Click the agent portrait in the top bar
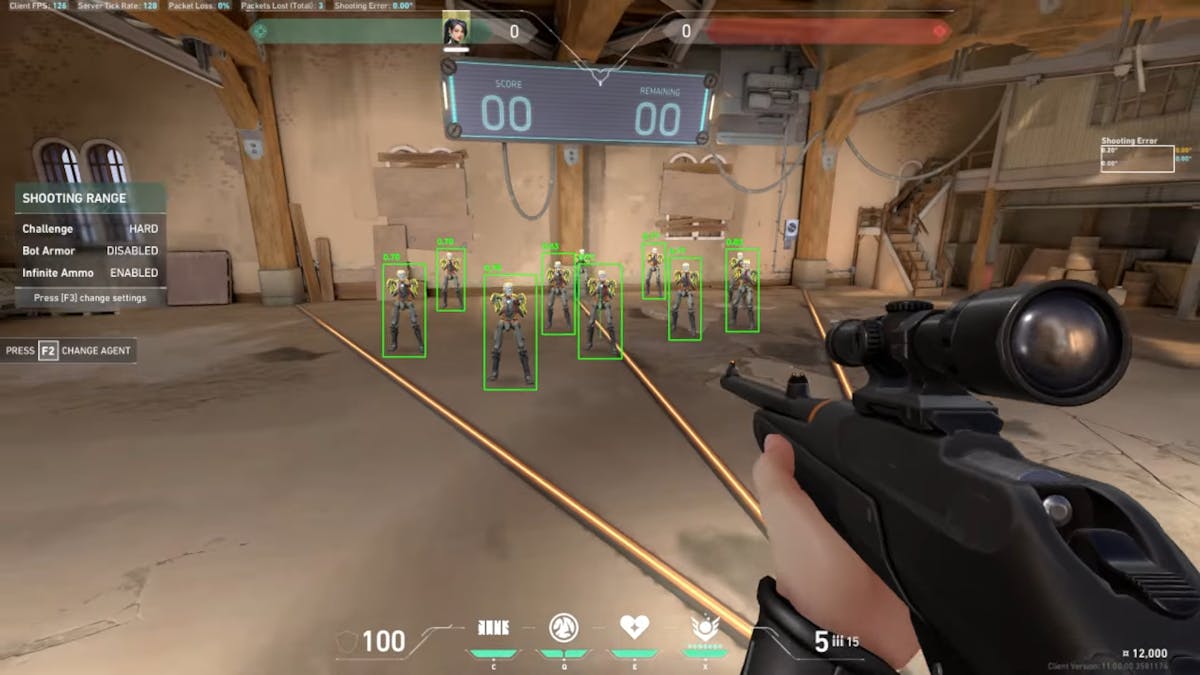Image resolution: width=1200 pixels, height=675 pixels. [x=456, y=31]
